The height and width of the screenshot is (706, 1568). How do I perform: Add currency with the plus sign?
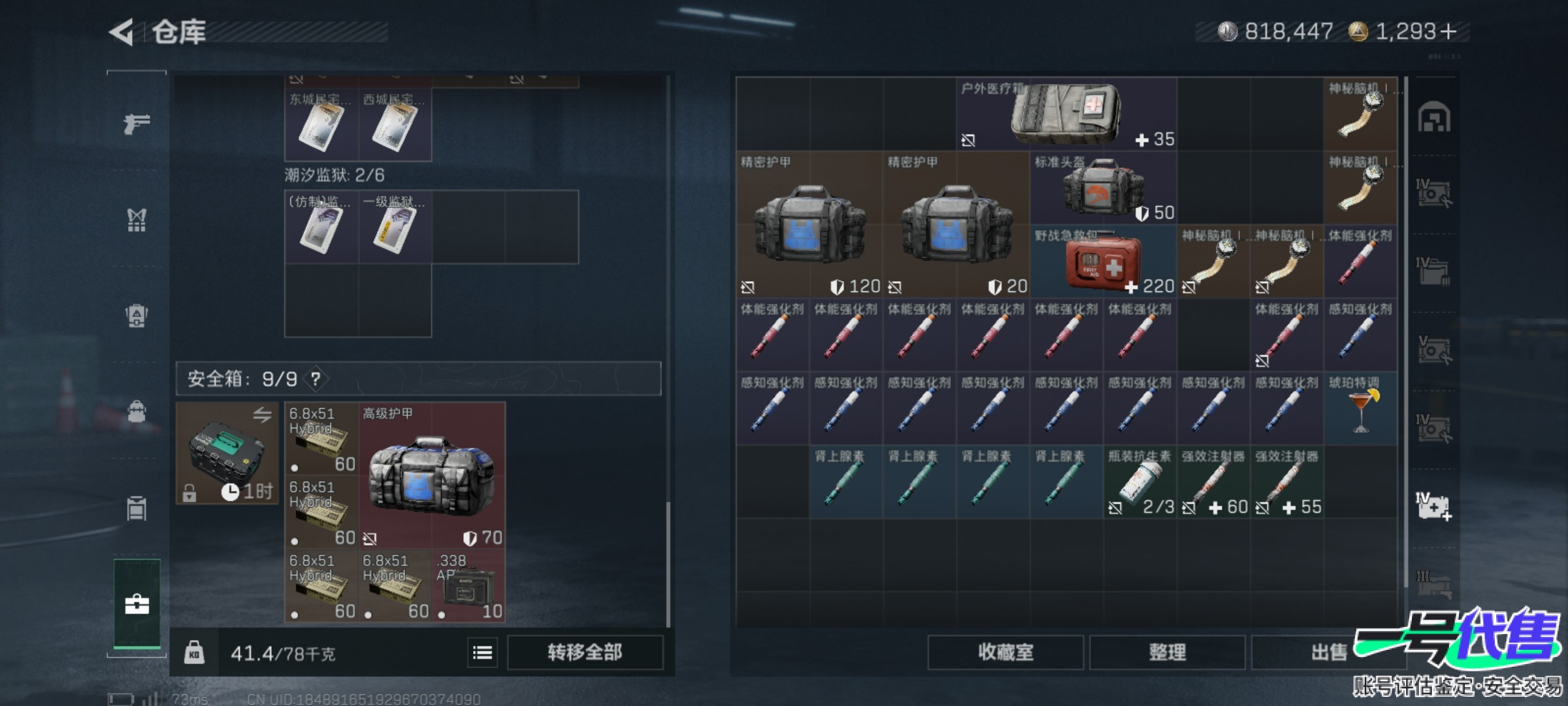(x=1448, y=31)
